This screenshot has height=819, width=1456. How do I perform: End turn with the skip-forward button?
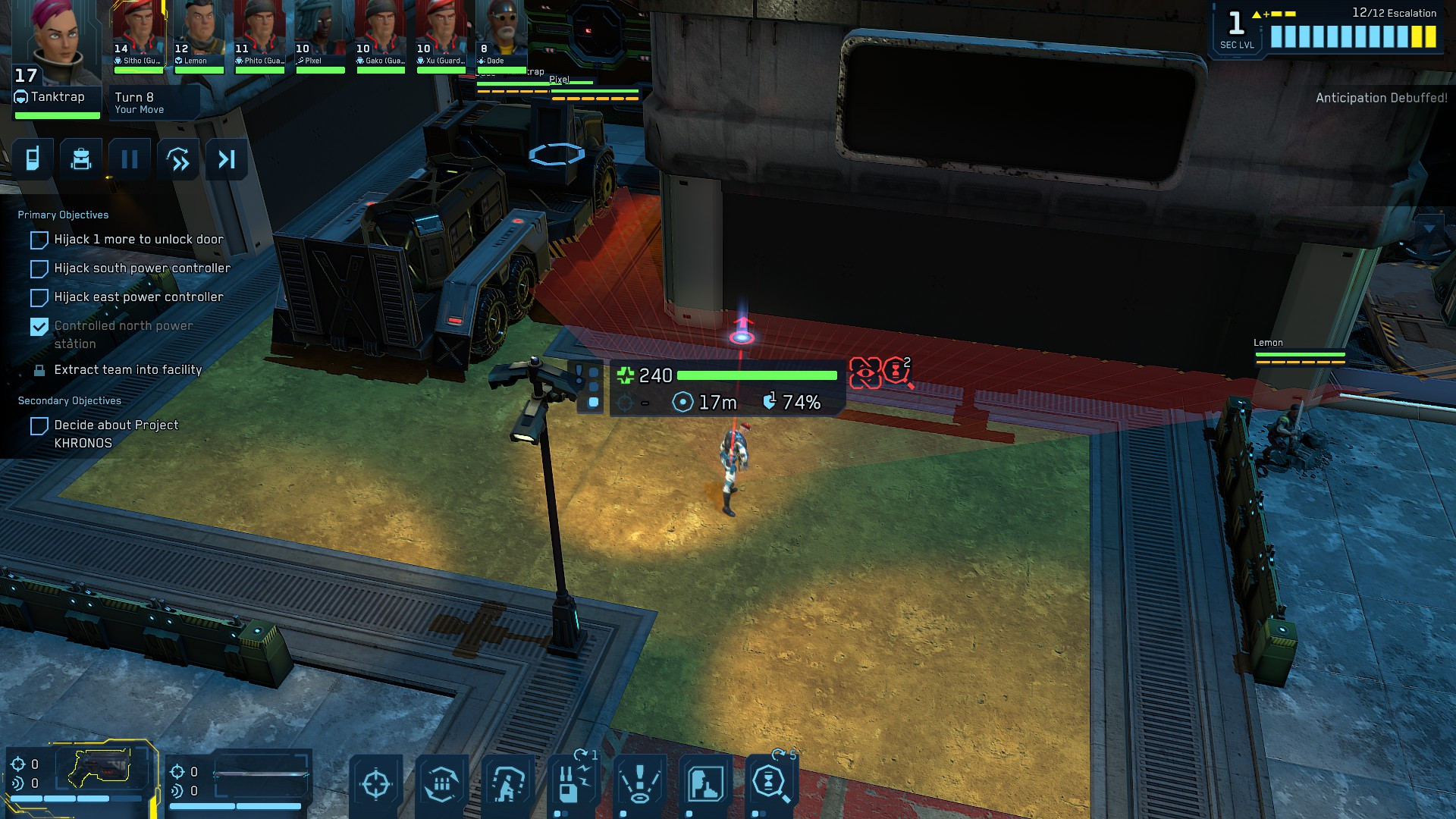tap(227, 159)
